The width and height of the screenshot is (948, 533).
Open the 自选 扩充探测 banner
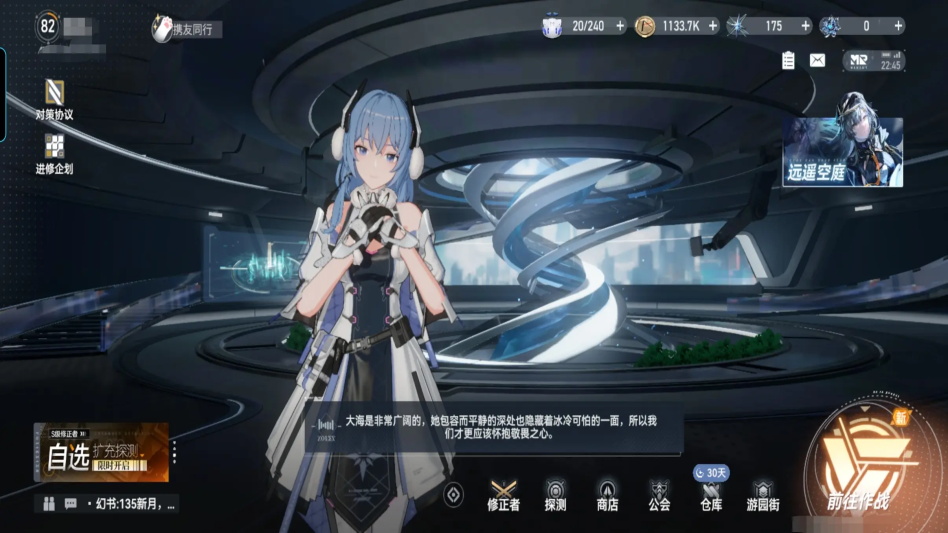tap(100, 453)
